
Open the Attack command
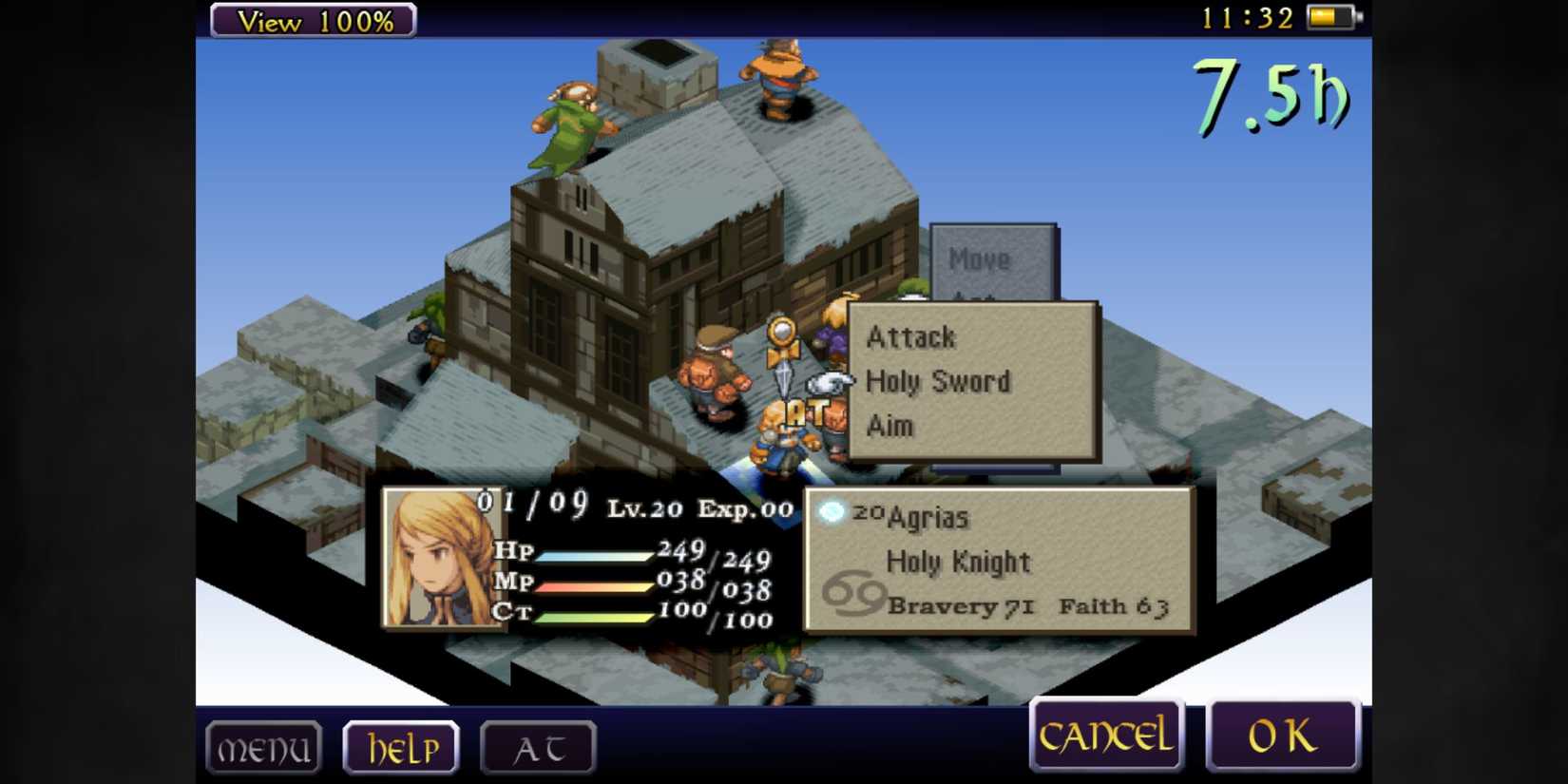(909, 336)
